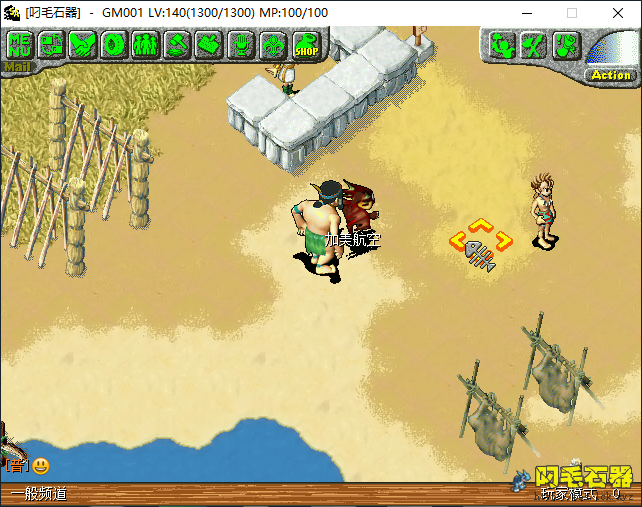
Task: Click the keyboard-shaped toolbar icon
Action: [x=209, y=44]
